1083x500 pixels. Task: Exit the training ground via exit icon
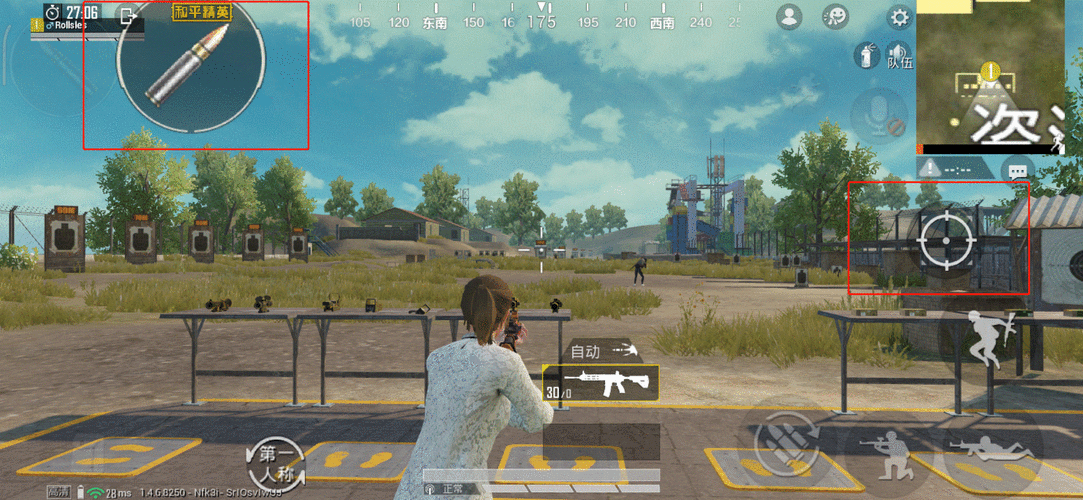128,16
